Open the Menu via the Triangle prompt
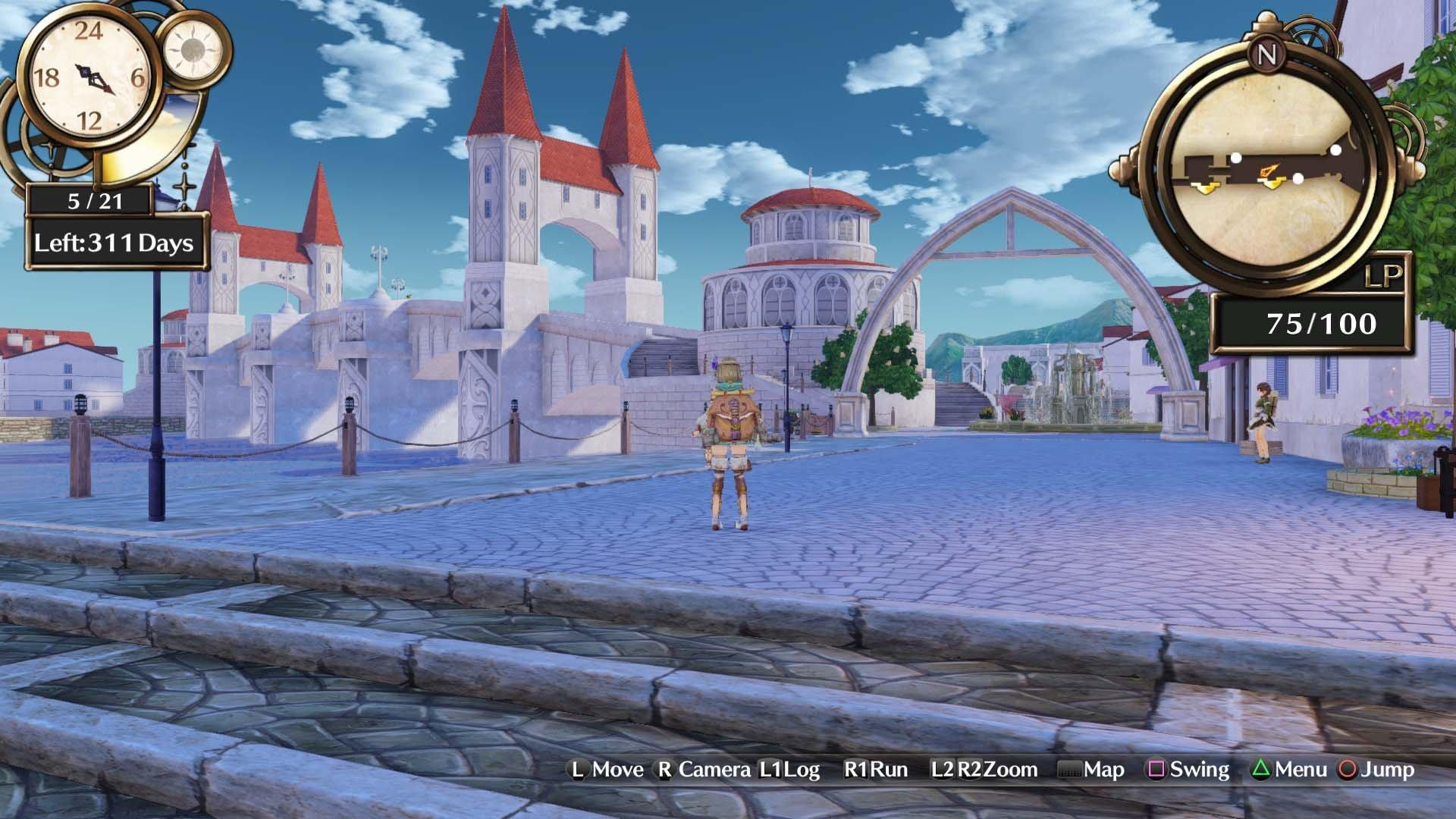The width and height of the screenshot is (1456, 819). click(1258, 769)
